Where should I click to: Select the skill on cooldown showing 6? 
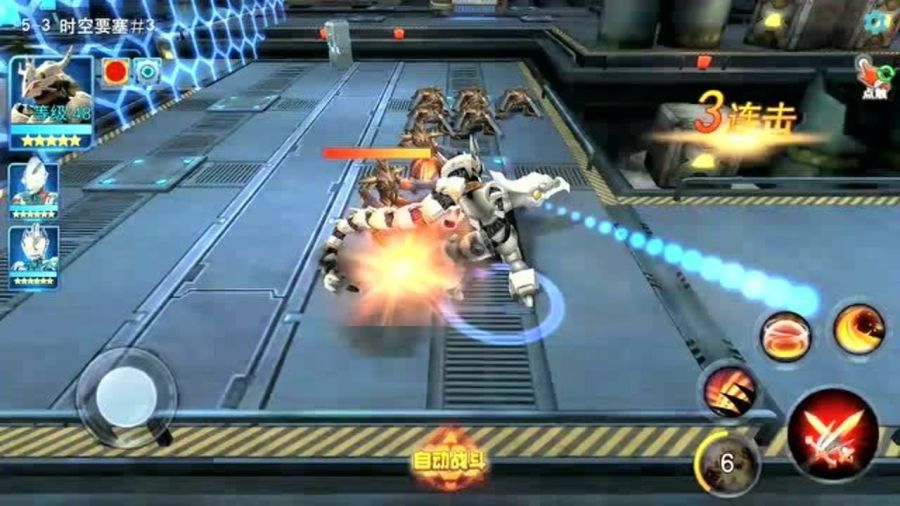pyautogui.click(x=727, y=461)
